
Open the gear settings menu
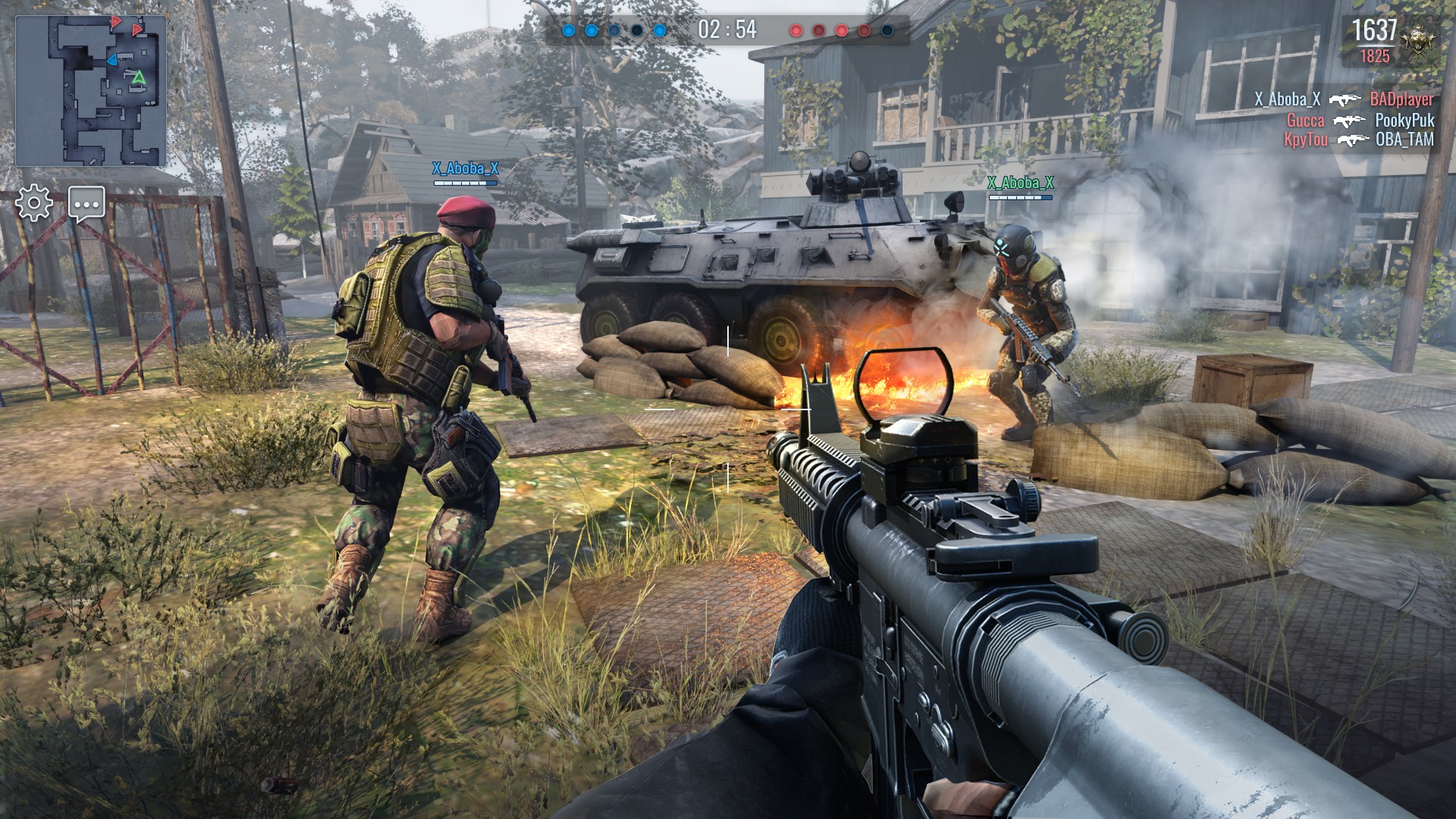(34, 203)
